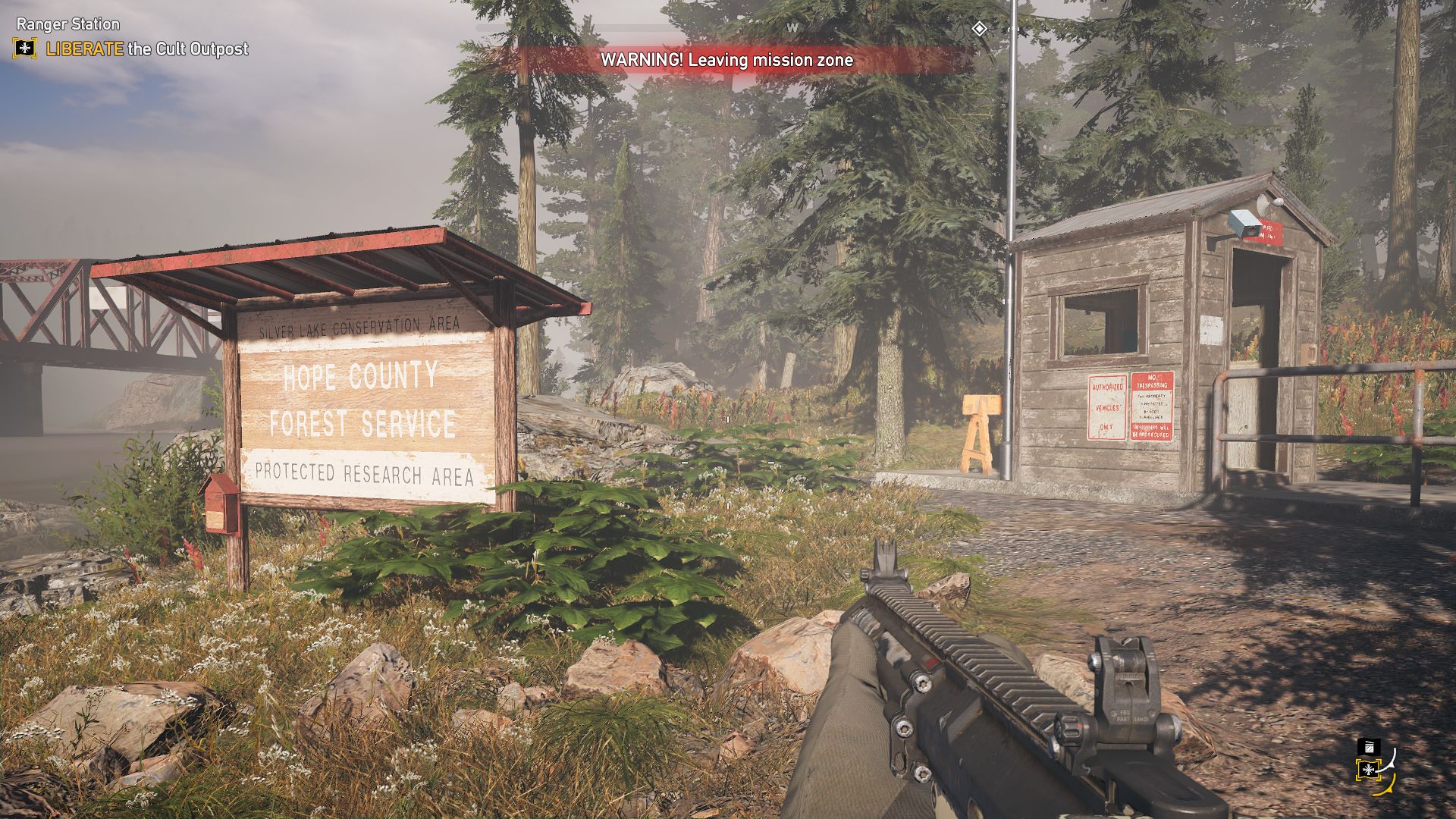Select the yellow-bracketed cult outpost flag icon
This screenshot has width=1456, height=819.
1368,770
